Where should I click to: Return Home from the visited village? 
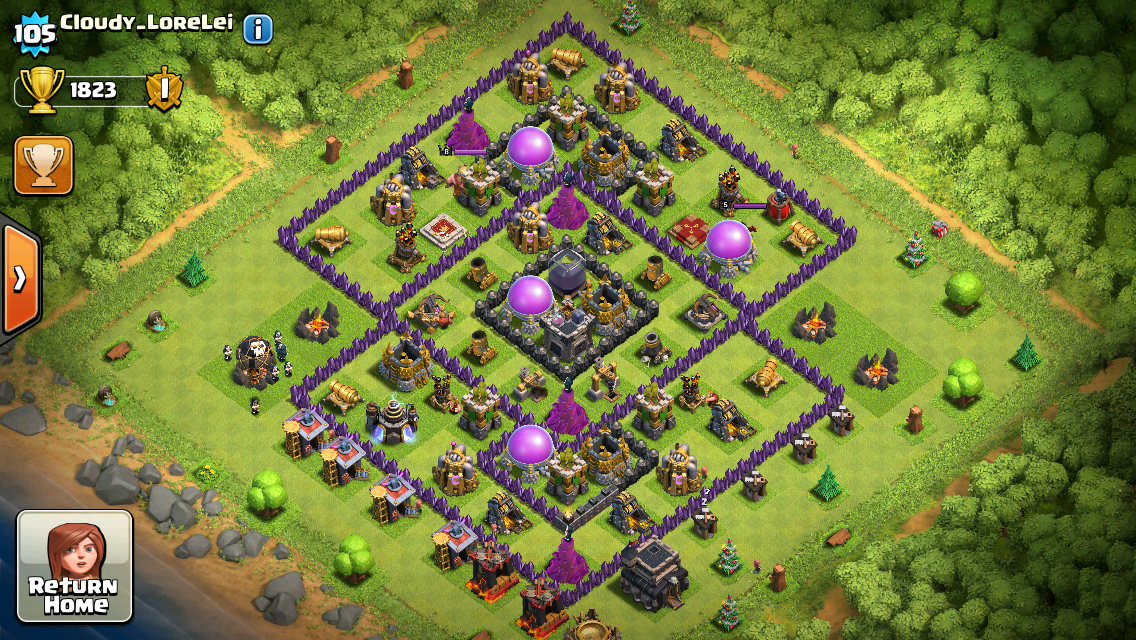75,567
